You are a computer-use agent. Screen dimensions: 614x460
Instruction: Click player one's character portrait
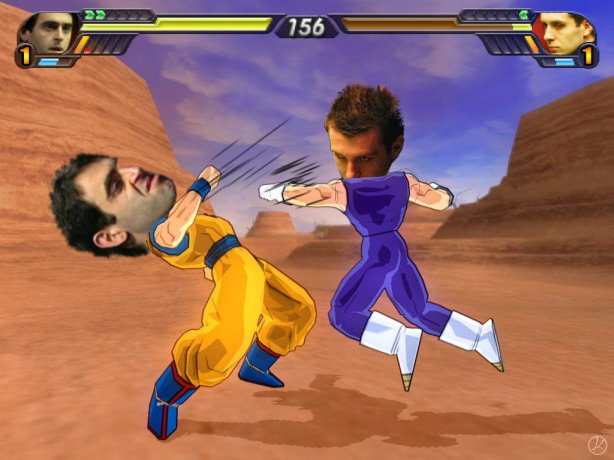(x=46, y=32)
